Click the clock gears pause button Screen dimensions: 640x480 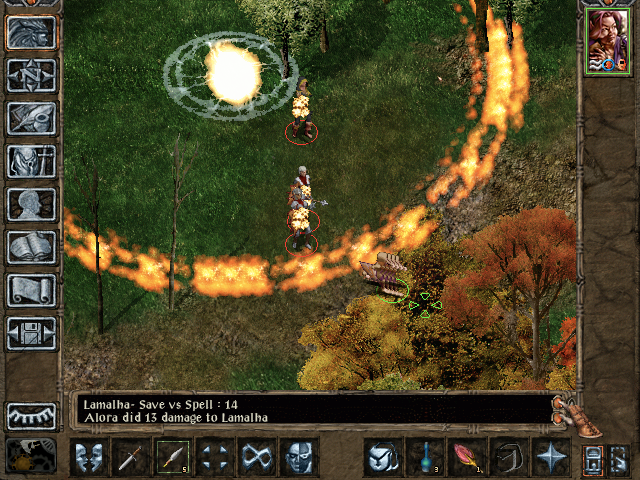click(31, 455)
